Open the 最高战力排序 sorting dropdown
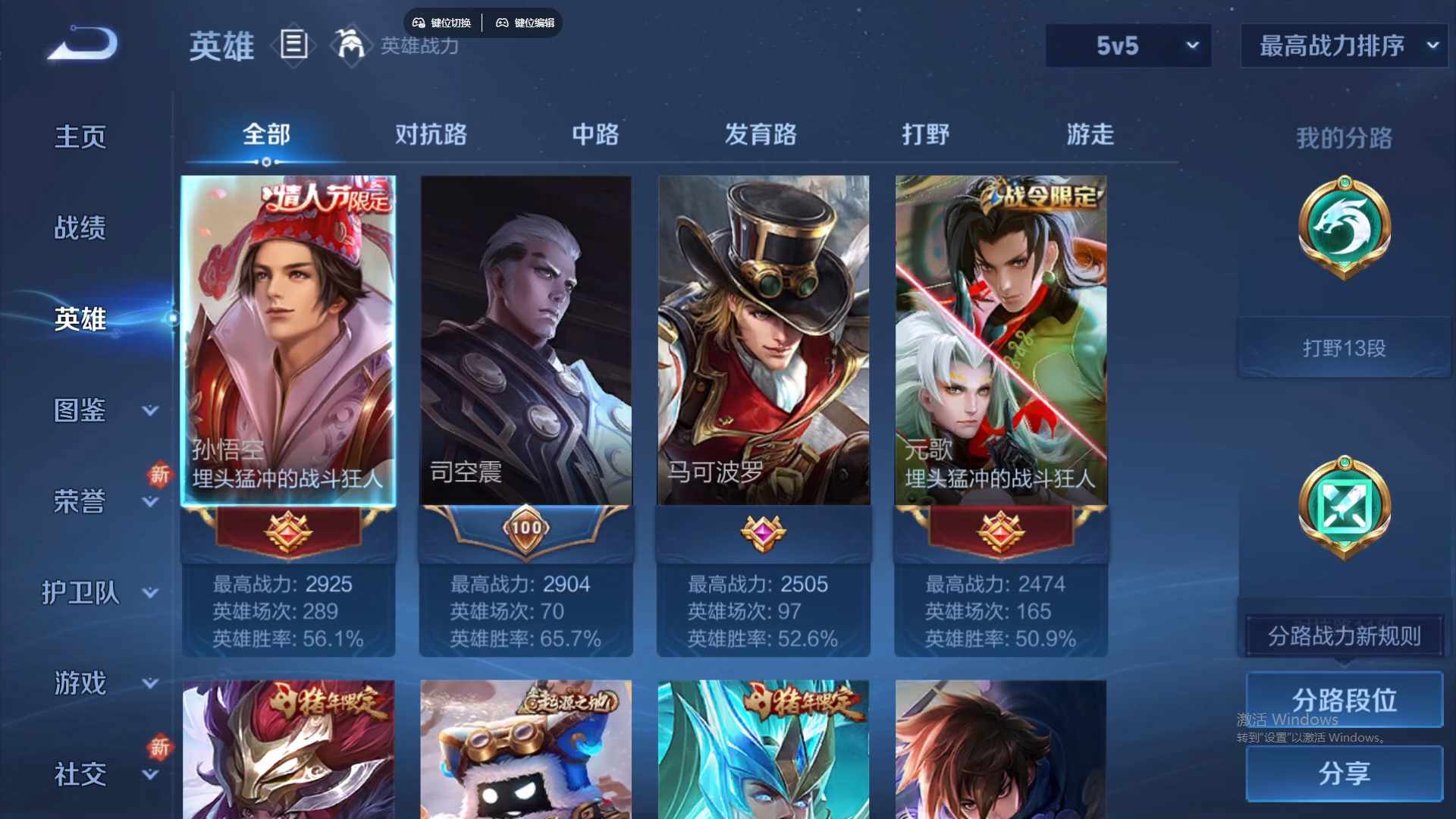This screenshot has height=819, width=1456. tap(1342, 45)
